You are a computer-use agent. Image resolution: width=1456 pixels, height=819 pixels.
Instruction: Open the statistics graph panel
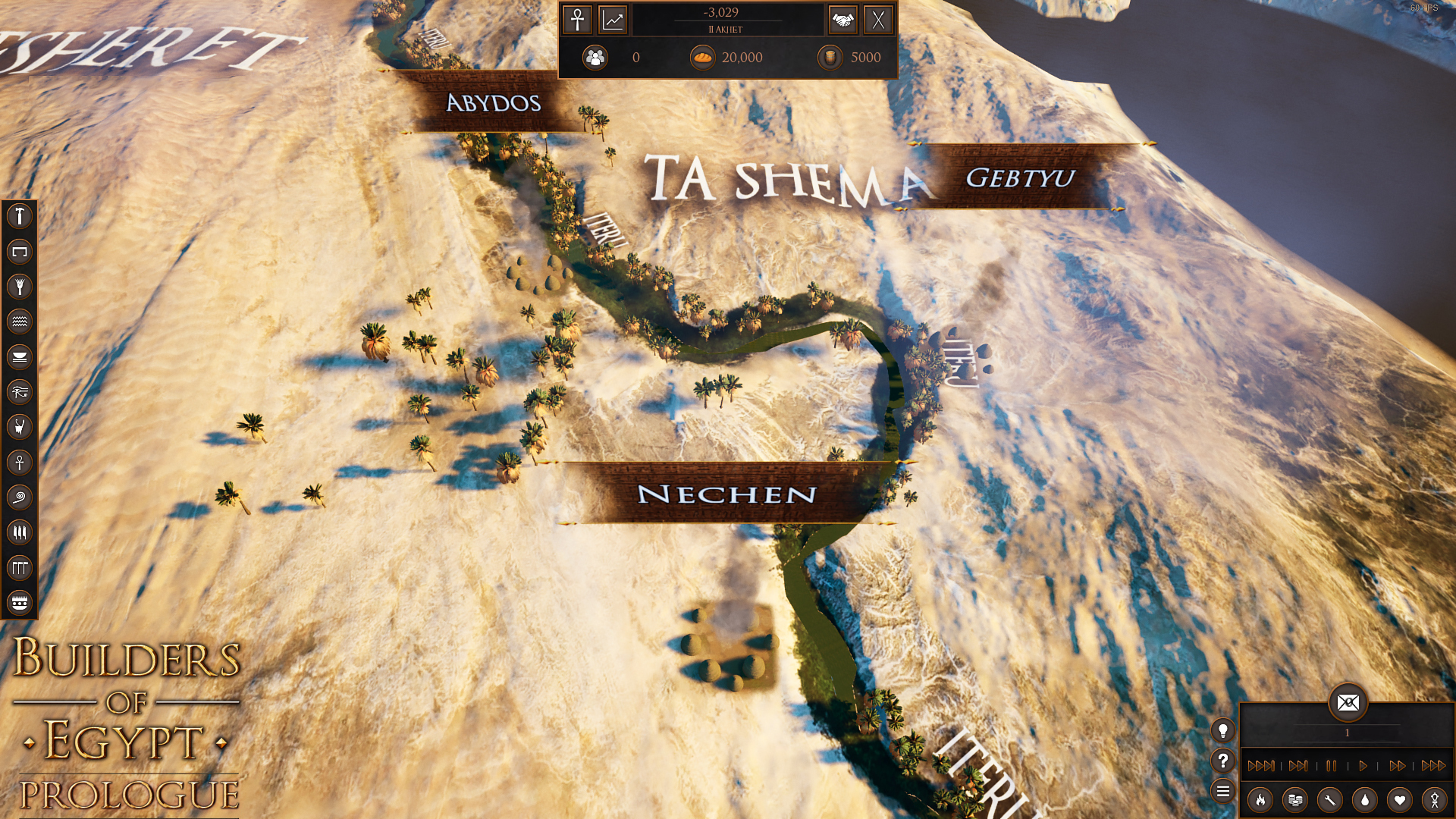[612, 20]
